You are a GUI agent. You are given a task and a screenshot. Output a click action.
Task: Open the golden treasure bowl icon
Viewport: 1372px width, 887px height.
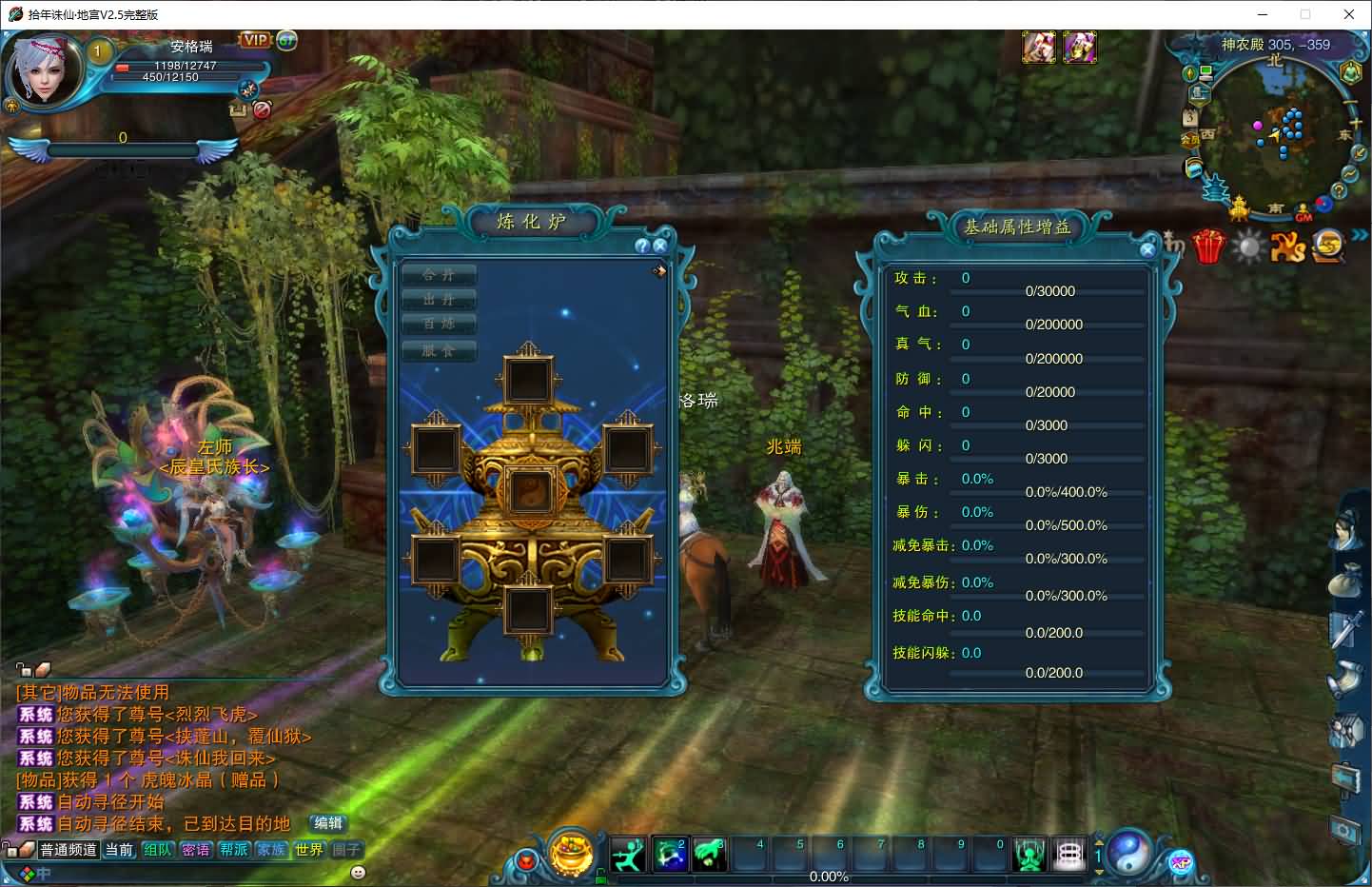pos(572,852)
